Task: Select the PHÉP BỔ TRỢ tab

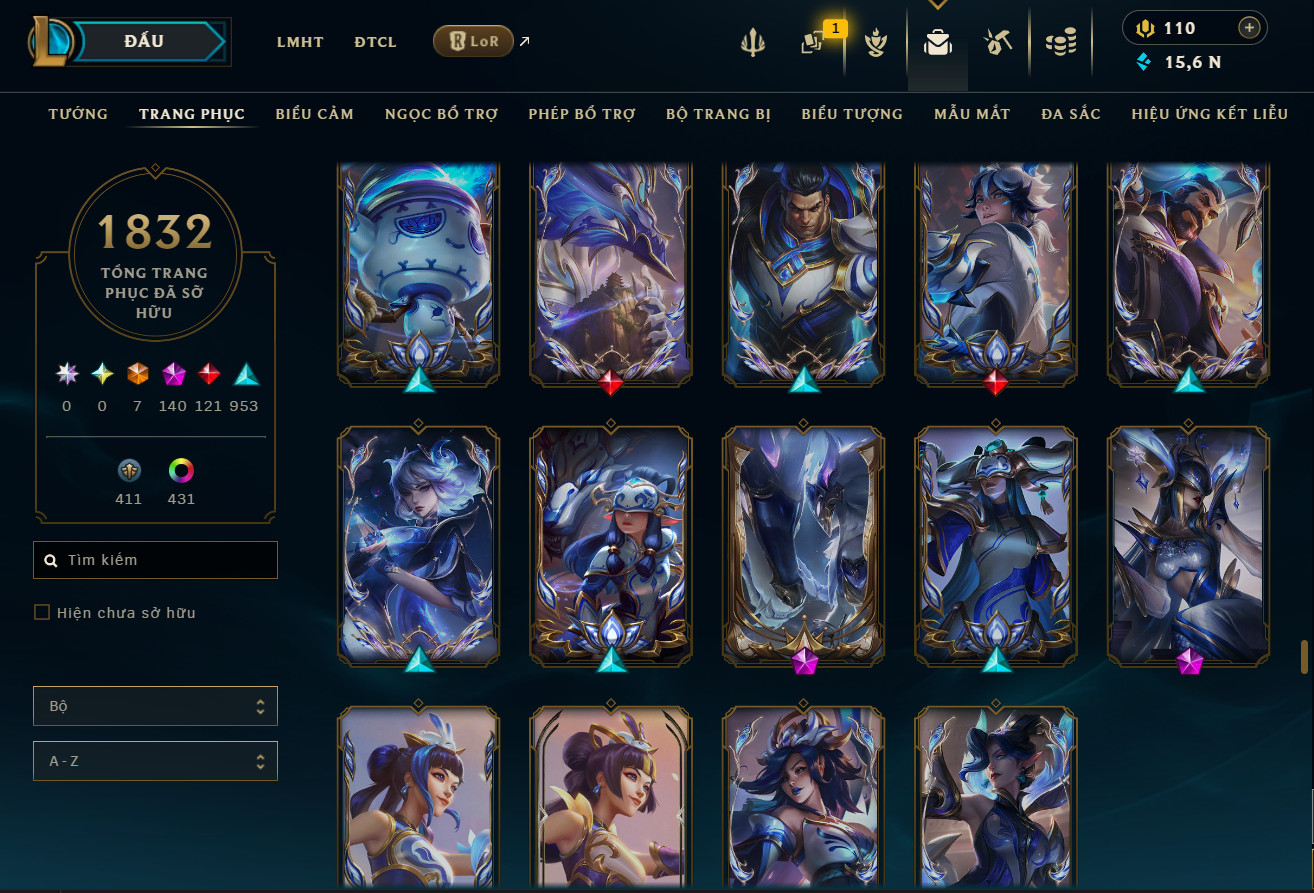Action: click(582, 114)
